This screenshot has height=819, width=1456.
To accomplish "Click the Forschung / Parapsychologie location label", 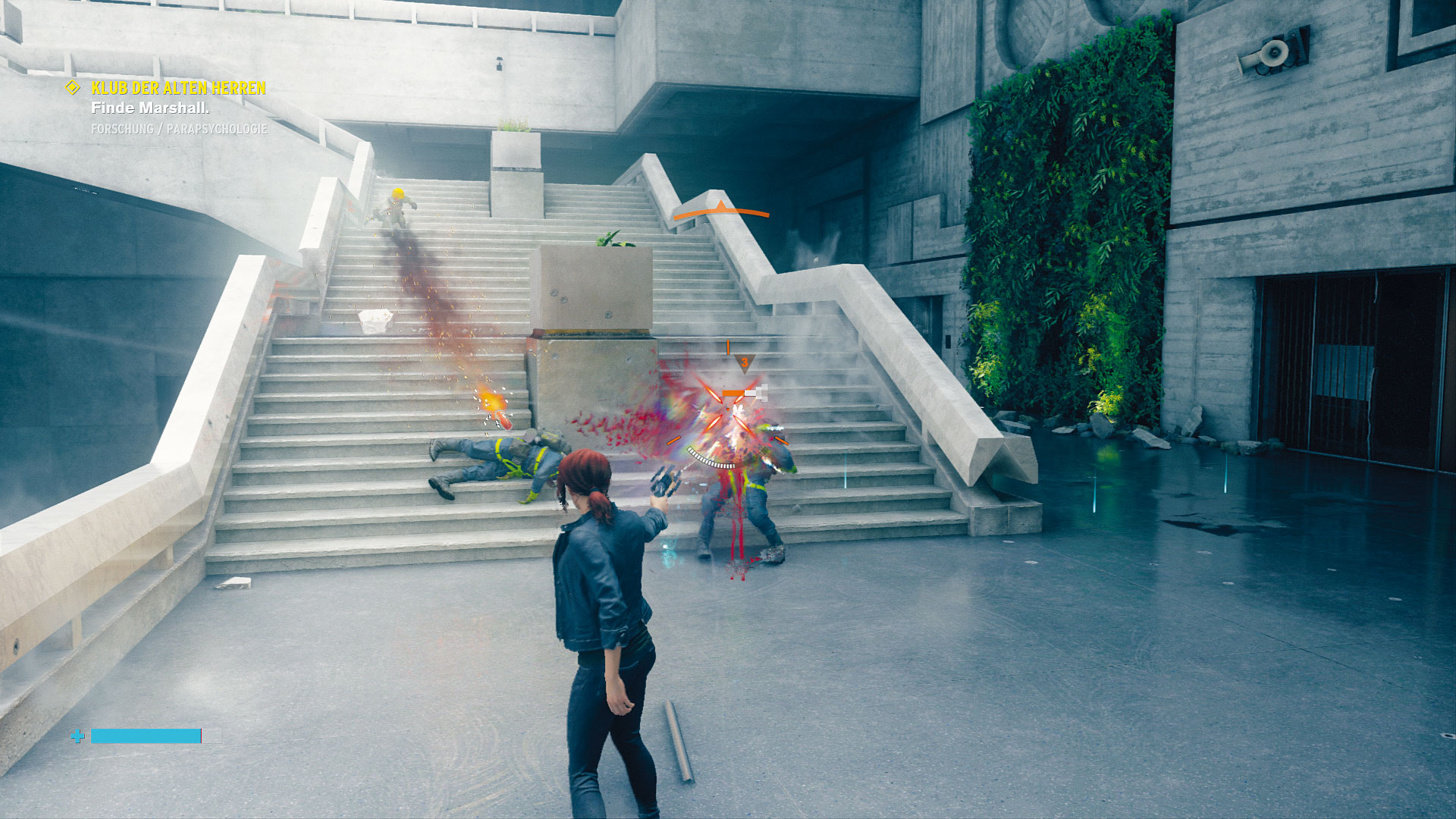I will pos(179,129).
